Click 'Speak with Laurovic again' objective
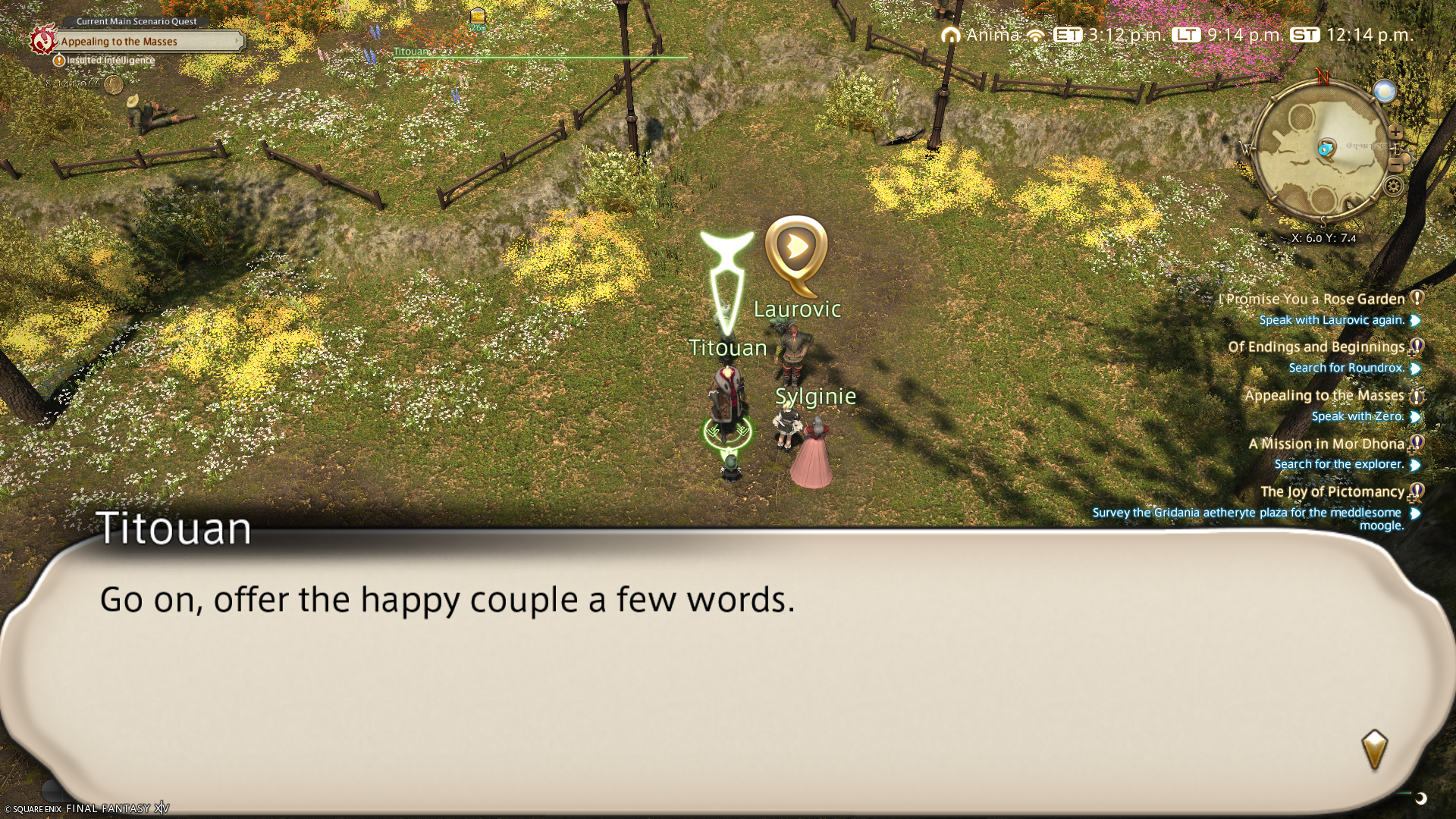 coord(1332,320)
